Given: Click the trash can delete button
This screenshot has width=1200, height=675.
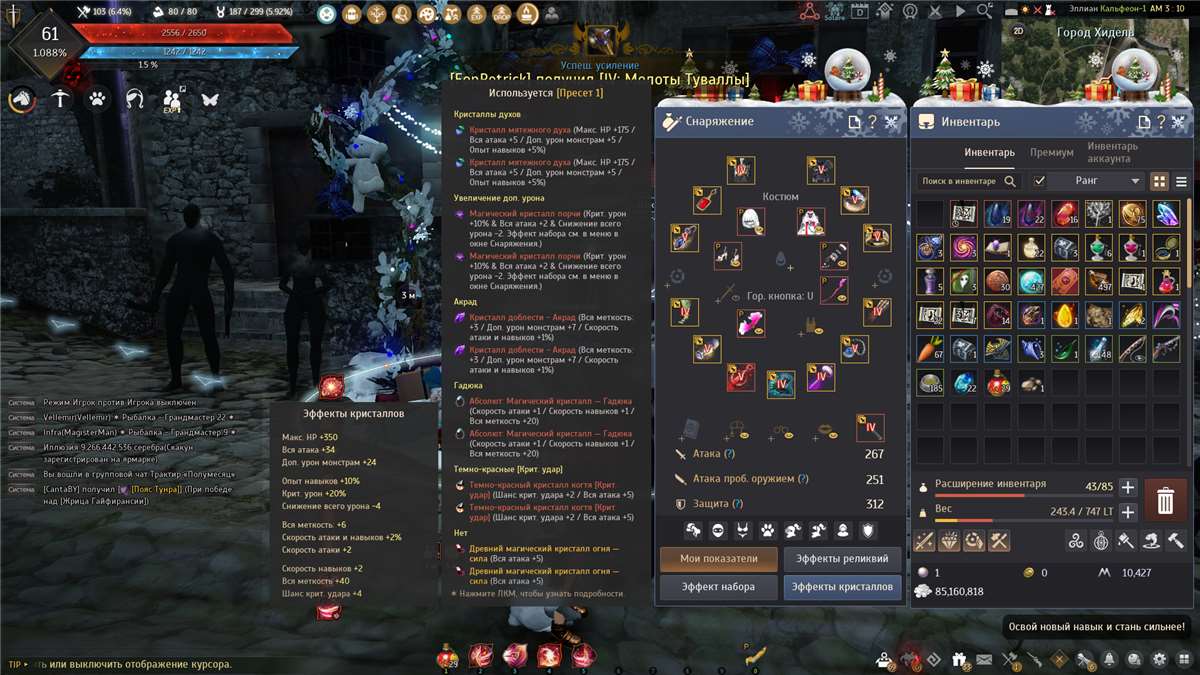Looking at the screenshot, I should (1165, 501).
